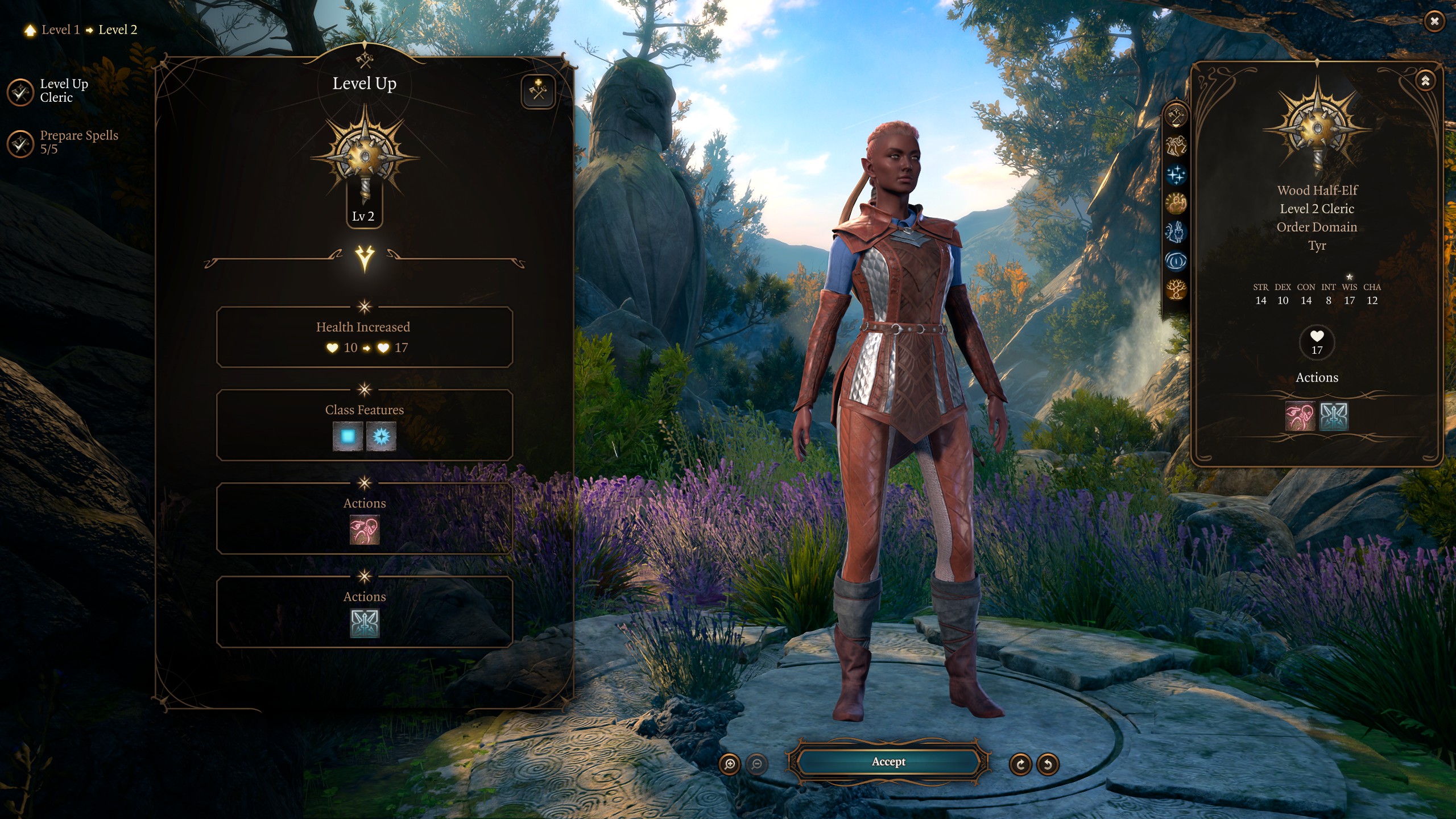1456x819 pixels.
Task: Open the multiclass option button
Action: (x=537, y=91)
